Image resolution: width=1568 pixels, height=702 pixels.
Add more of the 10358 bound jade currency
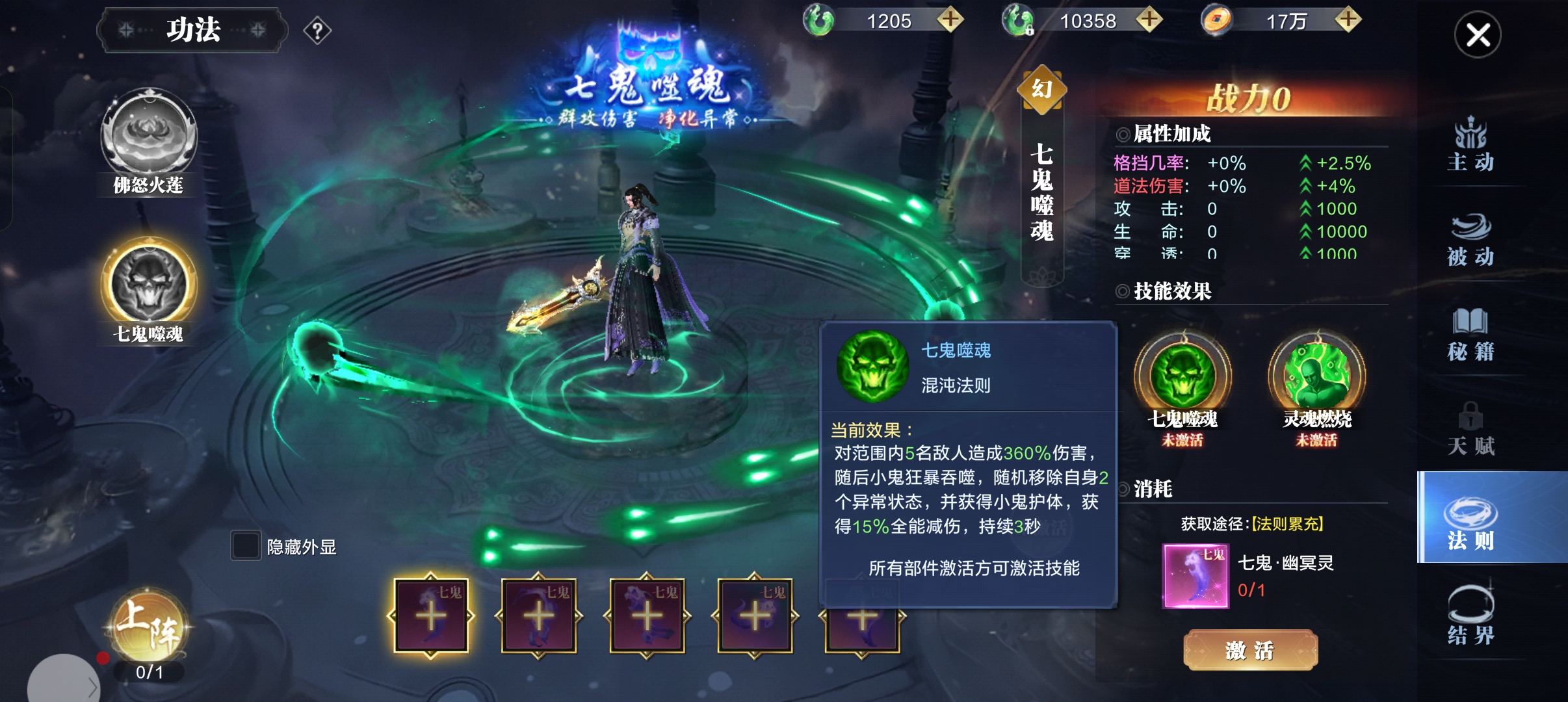click(1149, 20)
